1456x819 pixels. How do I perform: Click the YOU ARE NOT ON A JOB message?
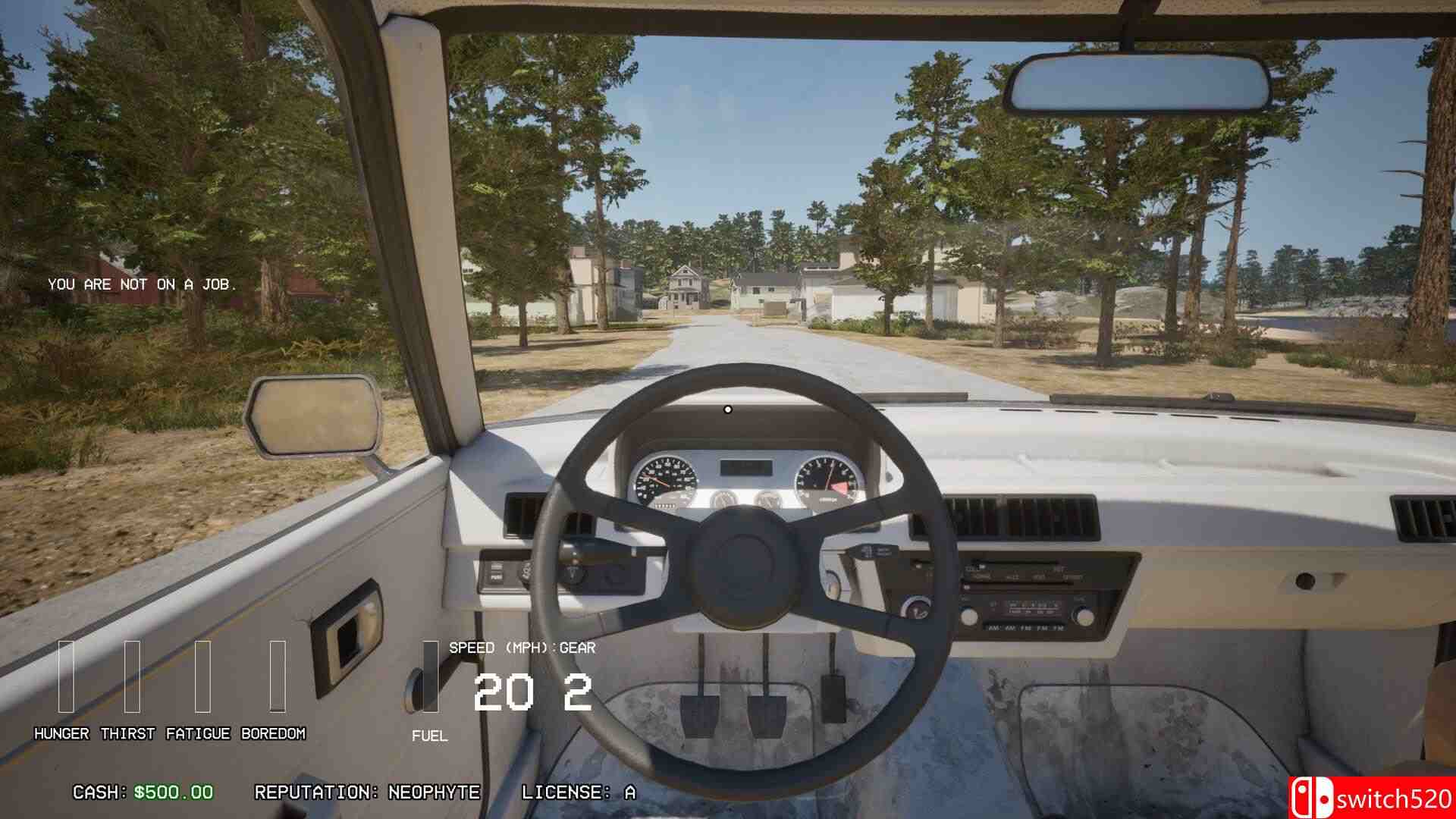(x=143, y=284)
